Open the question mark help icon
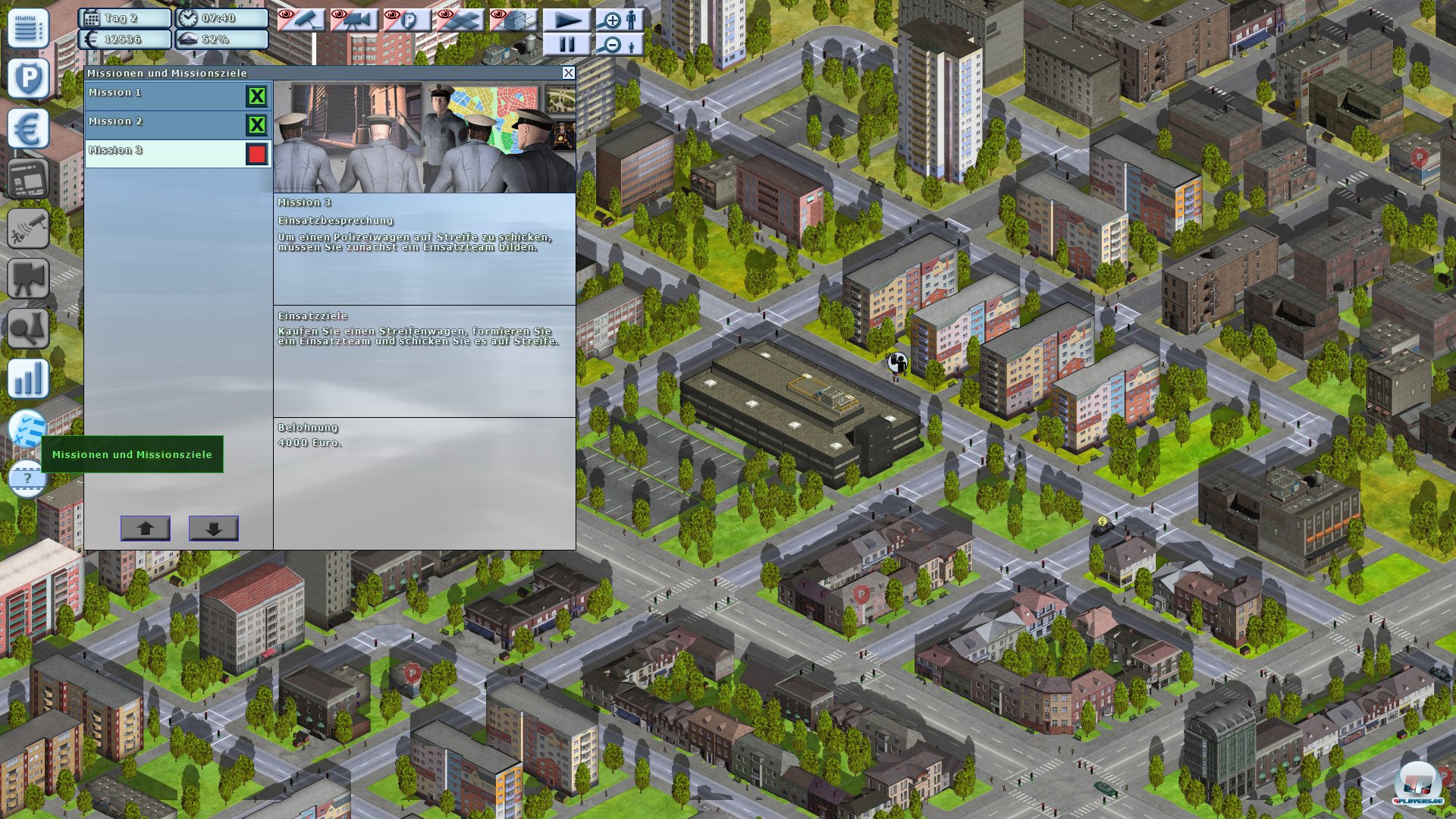The image size is (1456, 819). (28, 479)
